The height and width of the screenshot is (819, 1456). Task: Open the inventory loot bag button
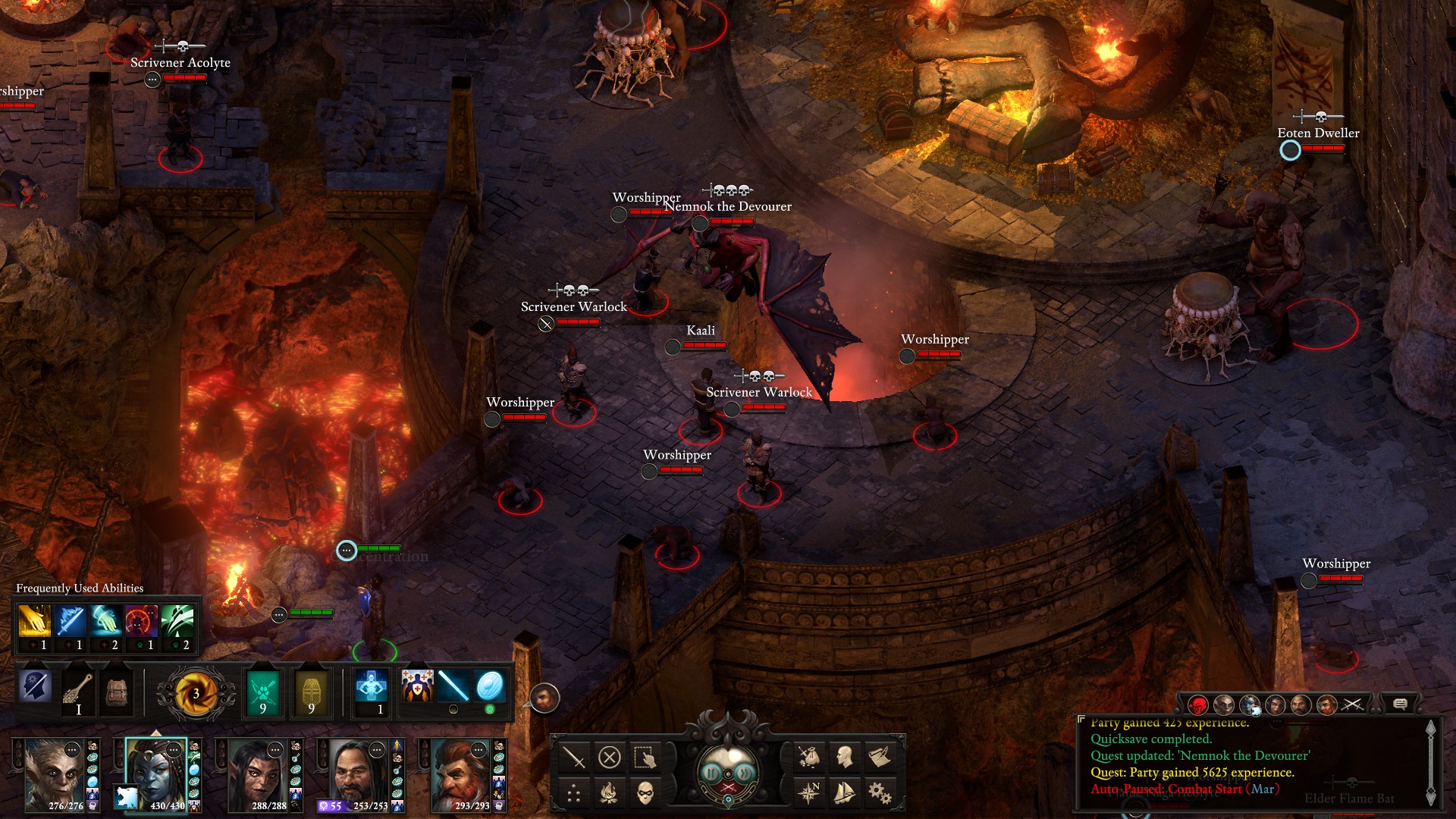pyautogui.click(x=809, y=757)
